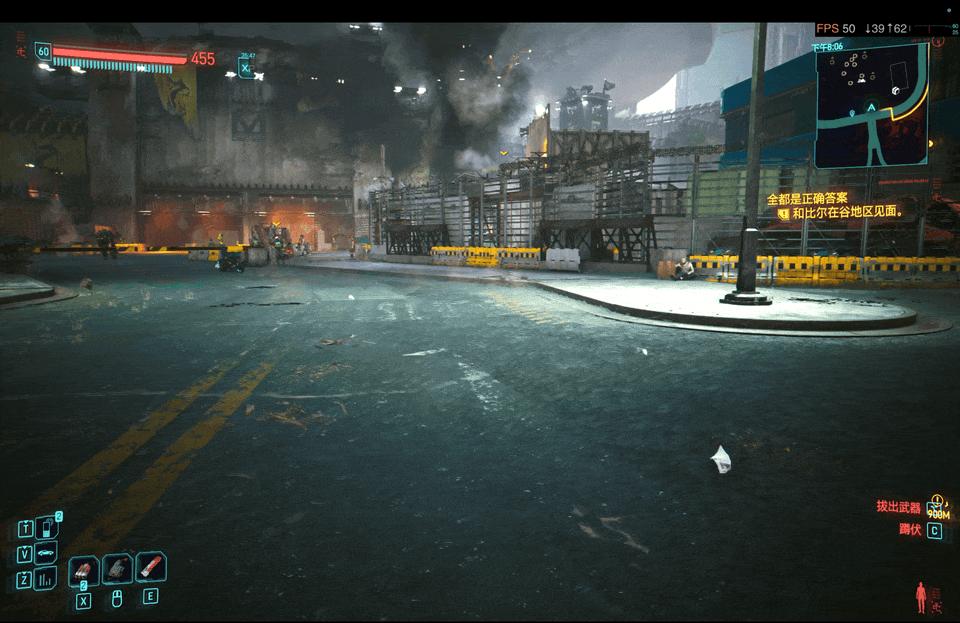
Task: Select the vehicle call car icon
Action: click(x=46, y=553)
